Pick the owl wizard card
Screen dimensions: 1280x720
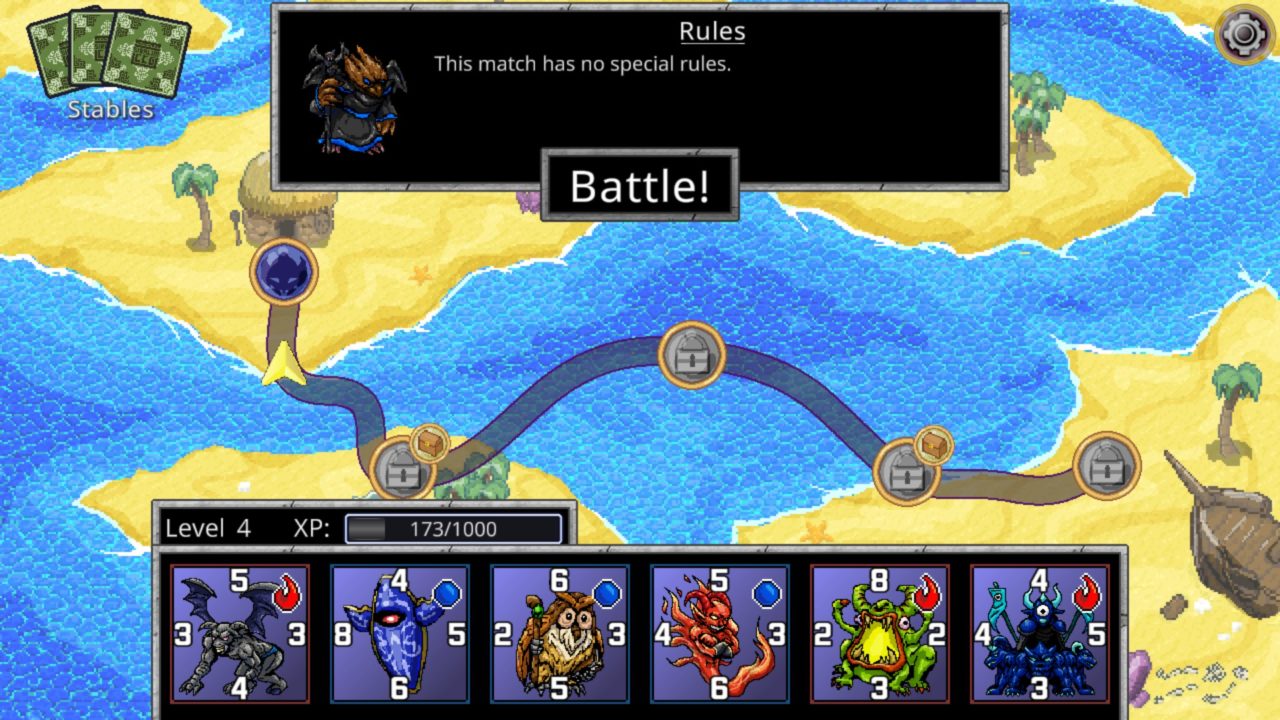tap(560, 633)
